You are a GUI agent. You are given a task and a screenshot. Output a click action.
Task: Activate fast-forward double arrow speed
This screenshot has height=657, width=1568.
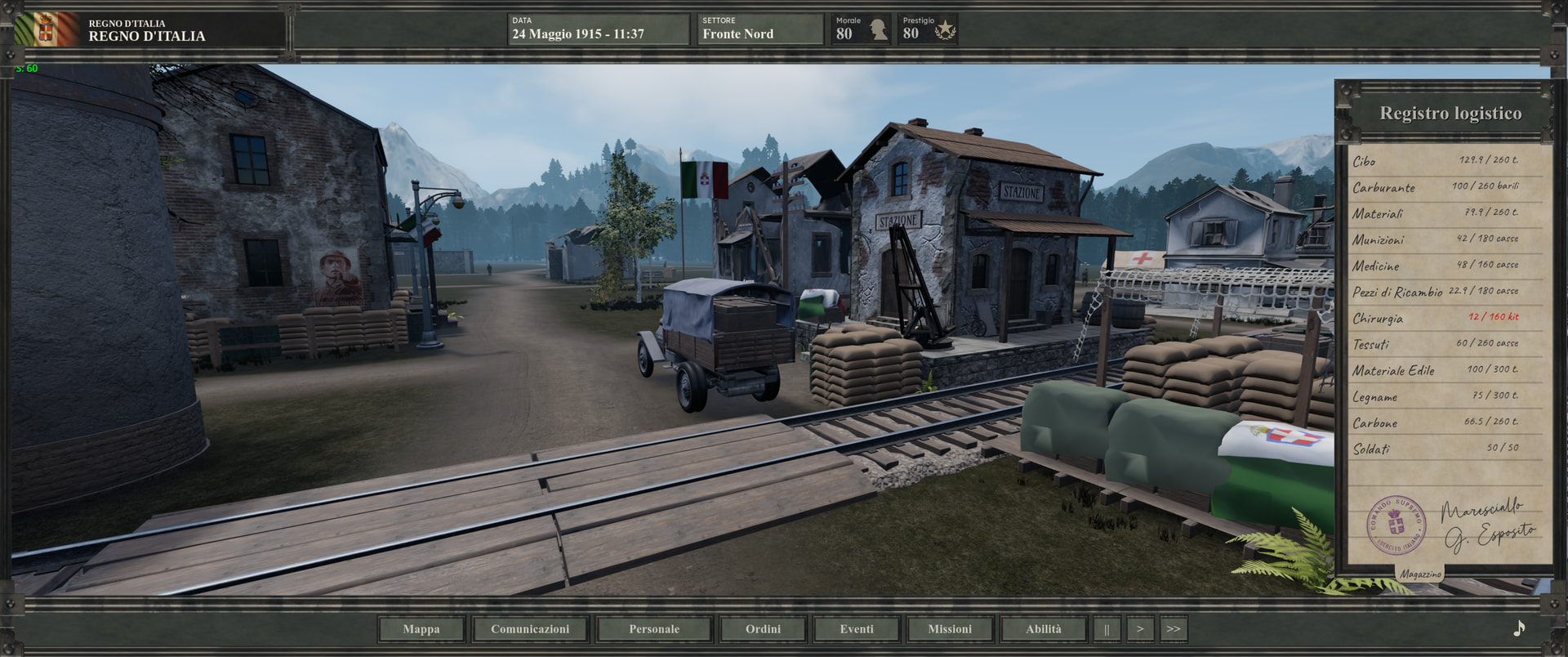1174,629
